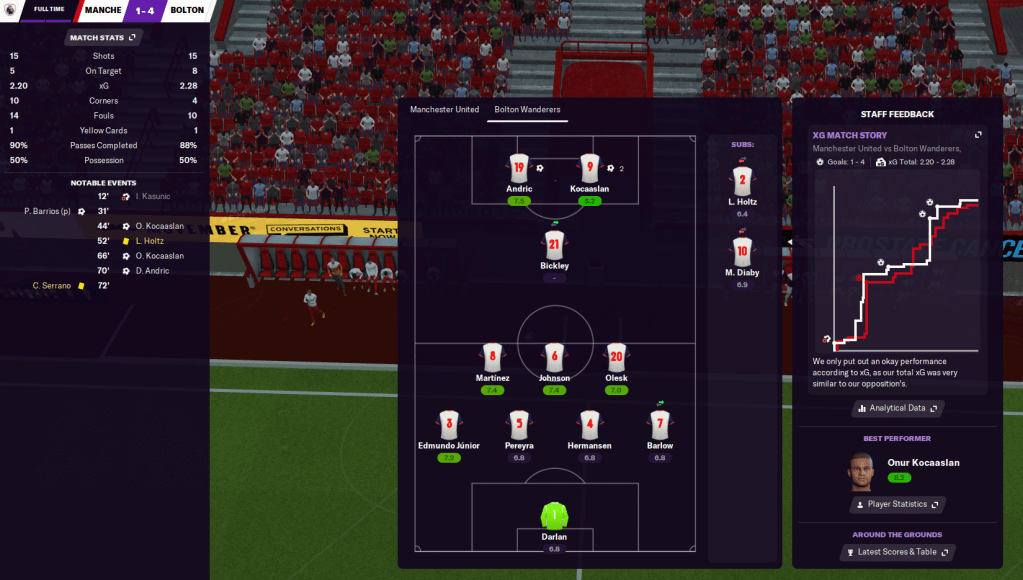Show Player Statistics
Viewport: 1023px width, 580px height.
pos(897,504)
